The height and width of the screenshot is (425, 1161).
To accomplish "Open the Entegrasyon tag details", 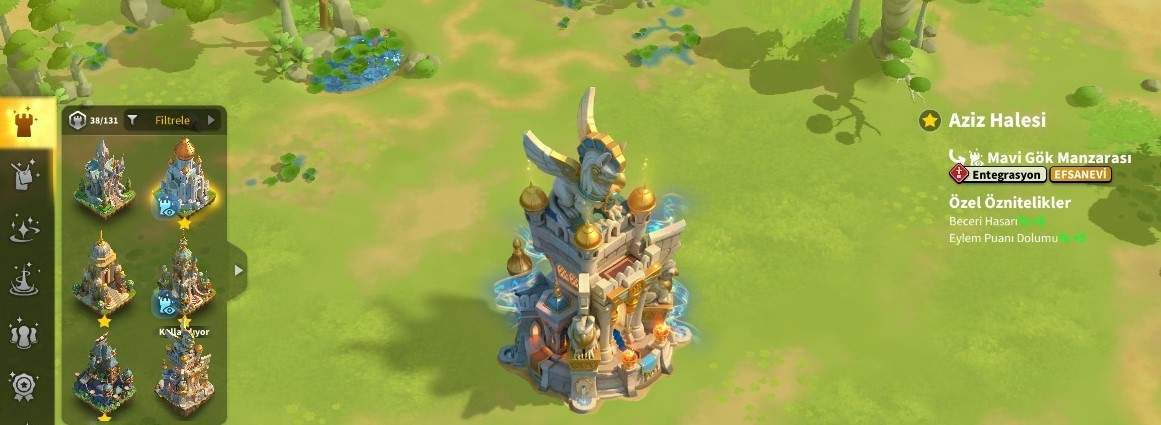I will tap(998, 174).
